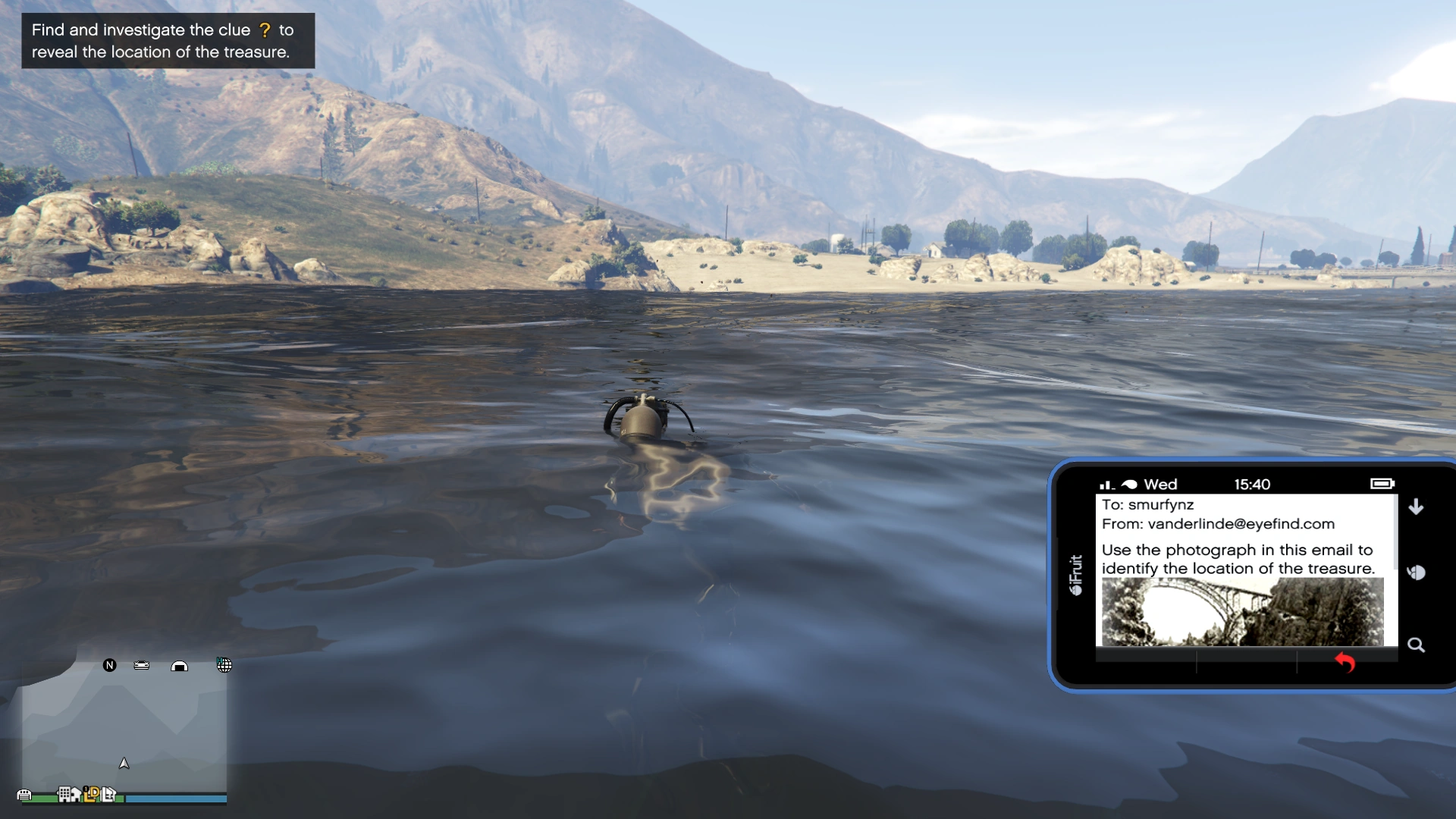Click the player arrow marker on the minimap
Screen dimensions: 1456x819
tap(125, 764)
